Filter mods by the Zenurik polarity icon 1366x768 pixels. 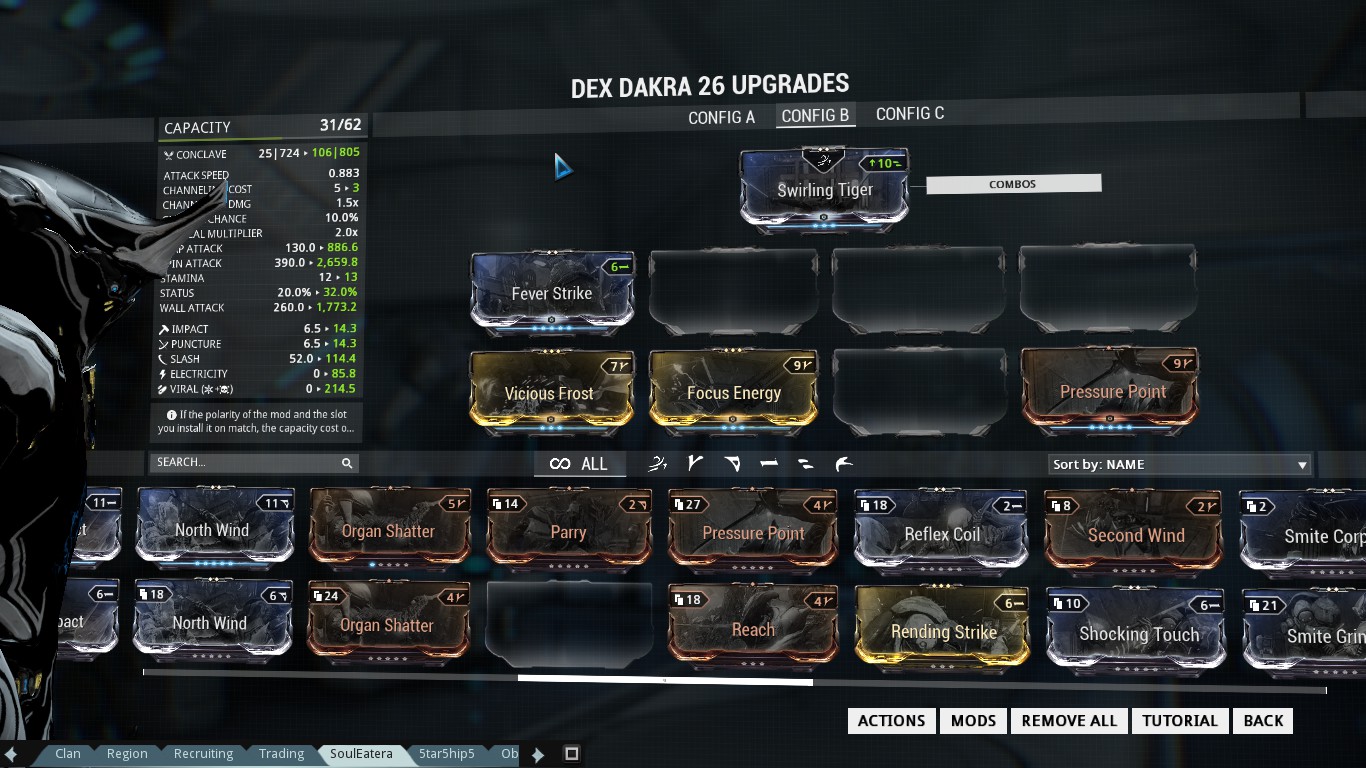(x=657, y=463)
